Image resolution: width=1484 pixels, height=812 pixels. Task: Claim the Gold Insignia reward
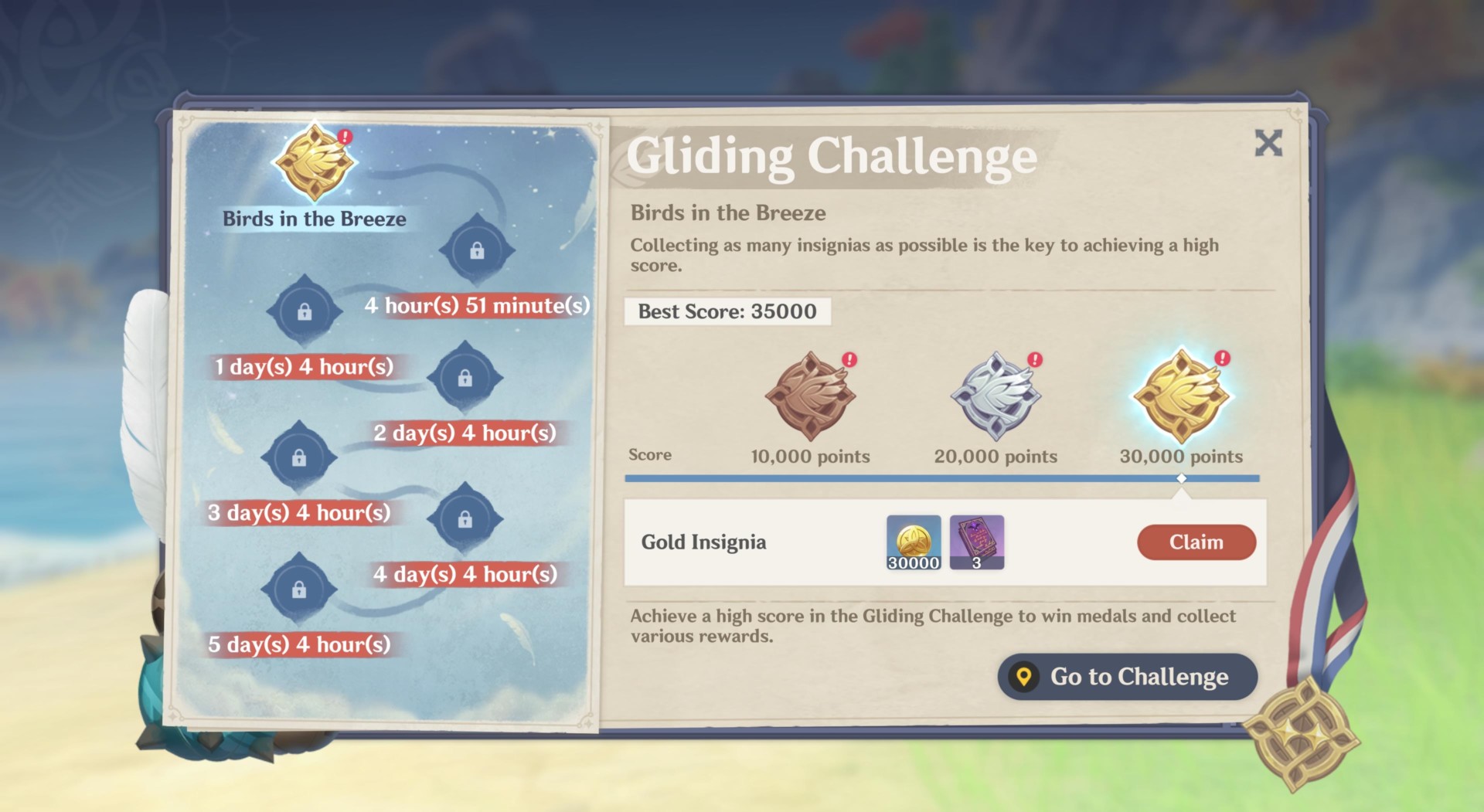click(1196, 542)
